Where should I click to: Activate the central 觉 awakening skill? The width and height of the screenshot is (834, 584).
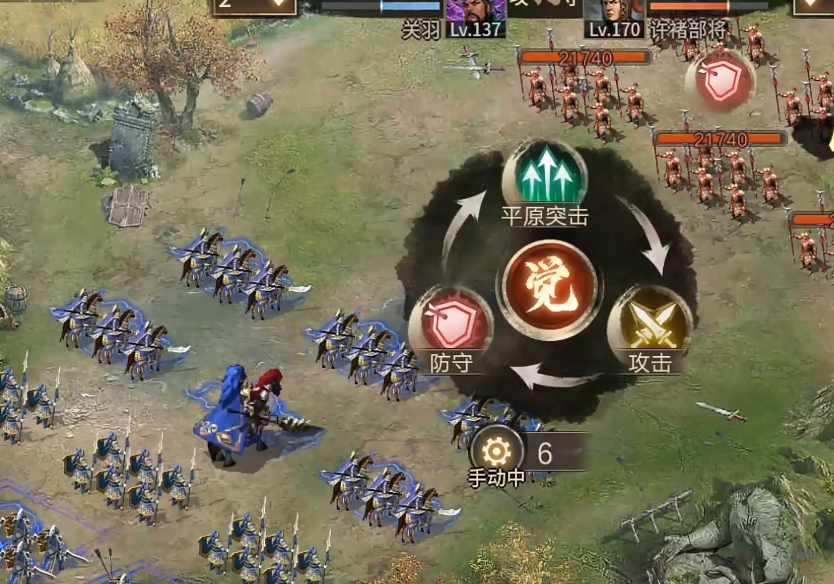click(x=544, y=289)
